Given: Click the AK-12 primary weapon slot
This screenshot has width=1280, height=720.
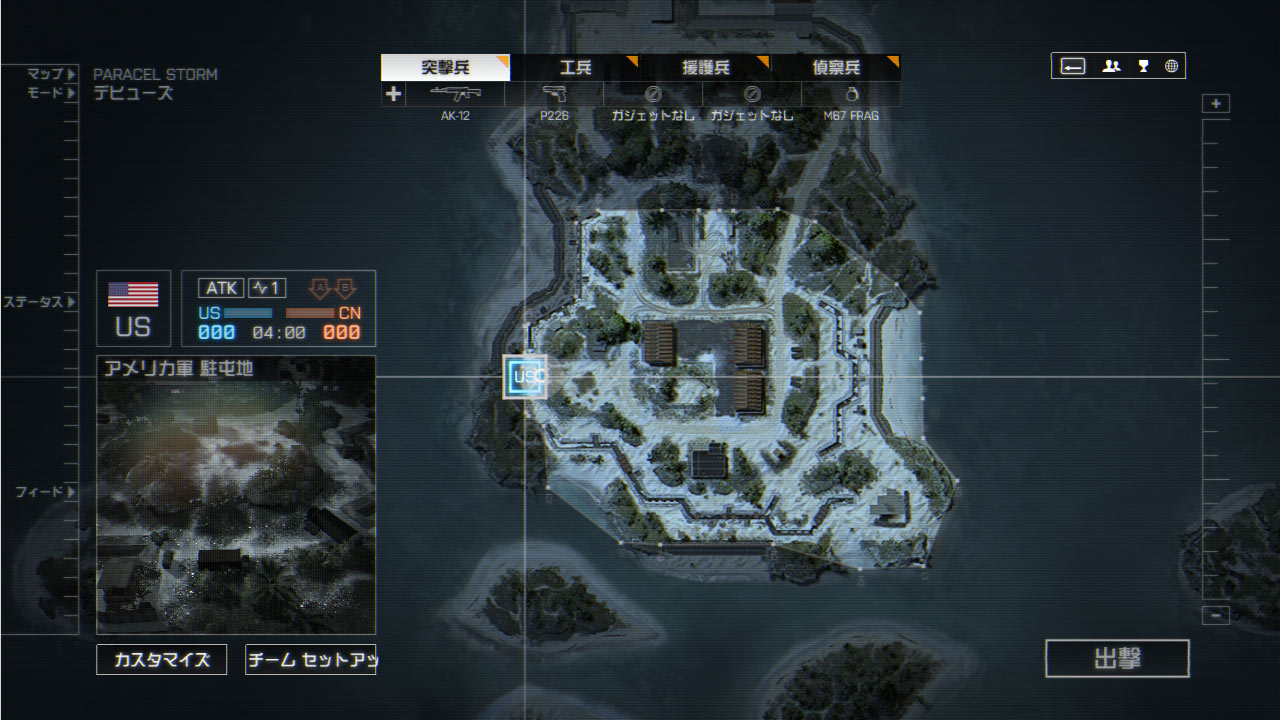Looking at the screenshot, I should point(455,95).
